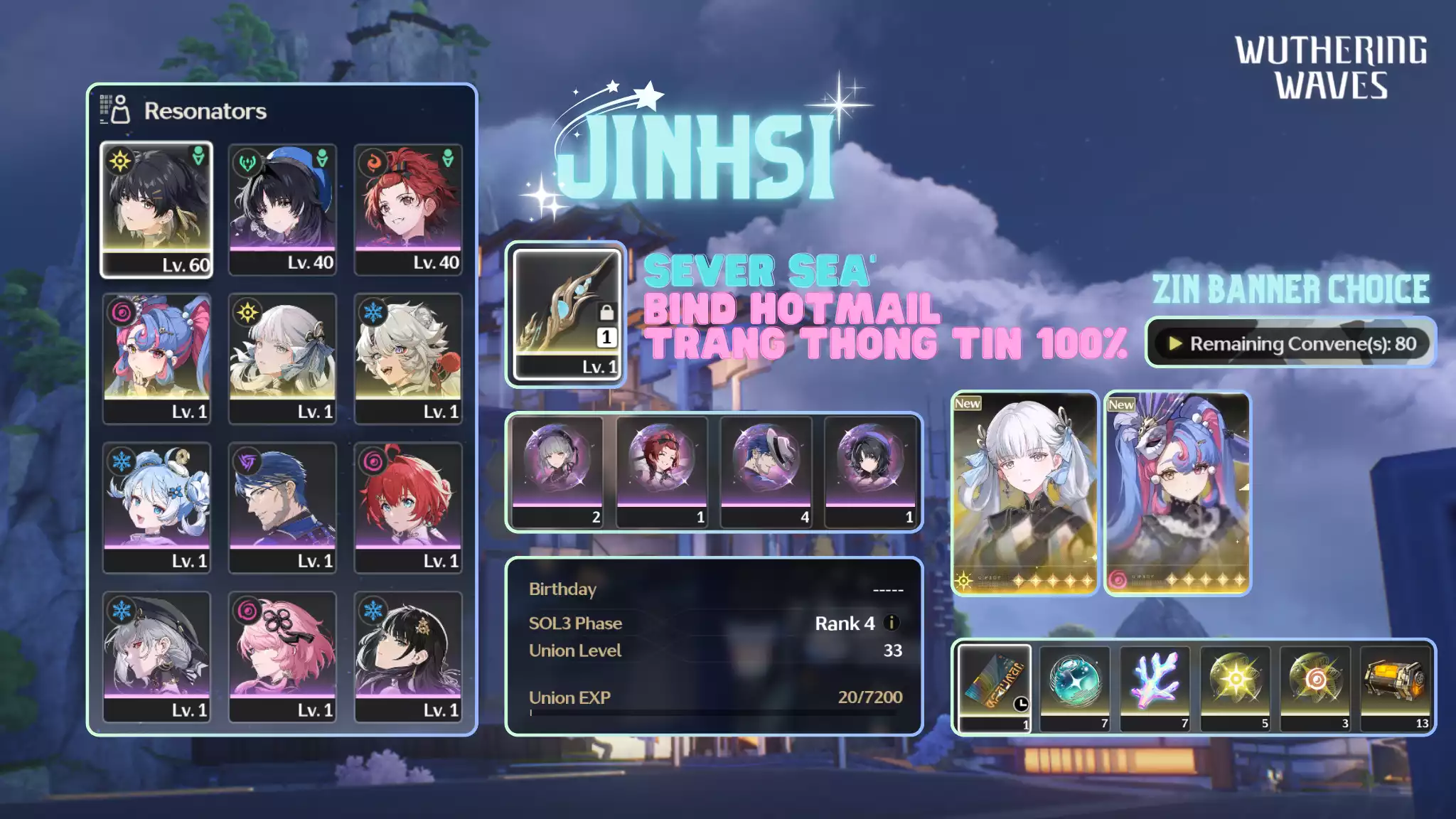Pick the Electro man with blue hair

click(282, 508)
